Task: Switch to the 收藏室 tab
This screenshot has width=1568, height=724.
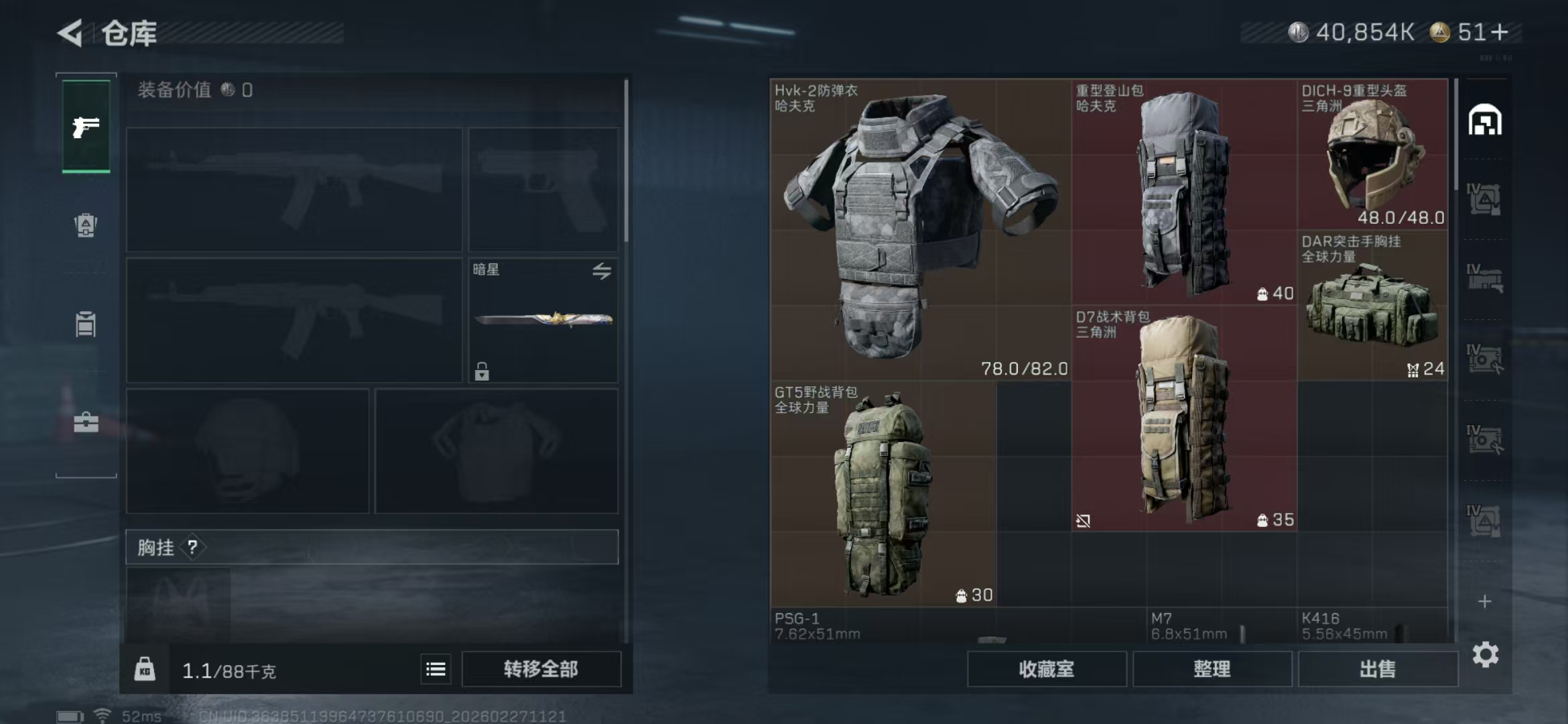Action: [x=1047, y=669]
